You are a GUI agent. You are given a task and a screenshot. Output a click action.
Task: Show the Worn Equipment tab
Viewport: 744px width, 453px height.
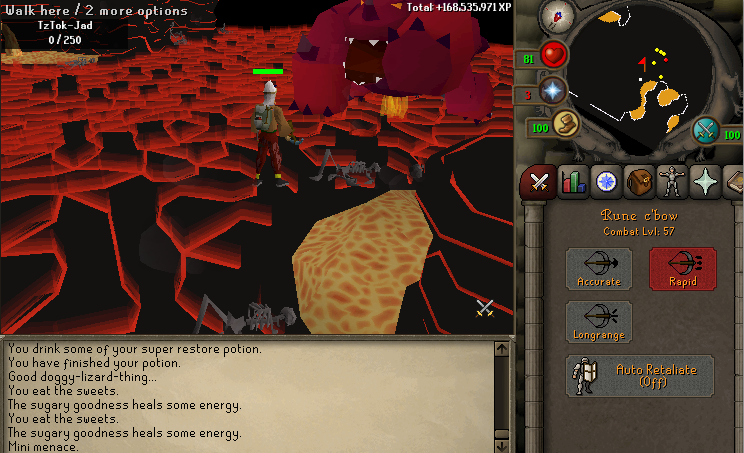672,182
